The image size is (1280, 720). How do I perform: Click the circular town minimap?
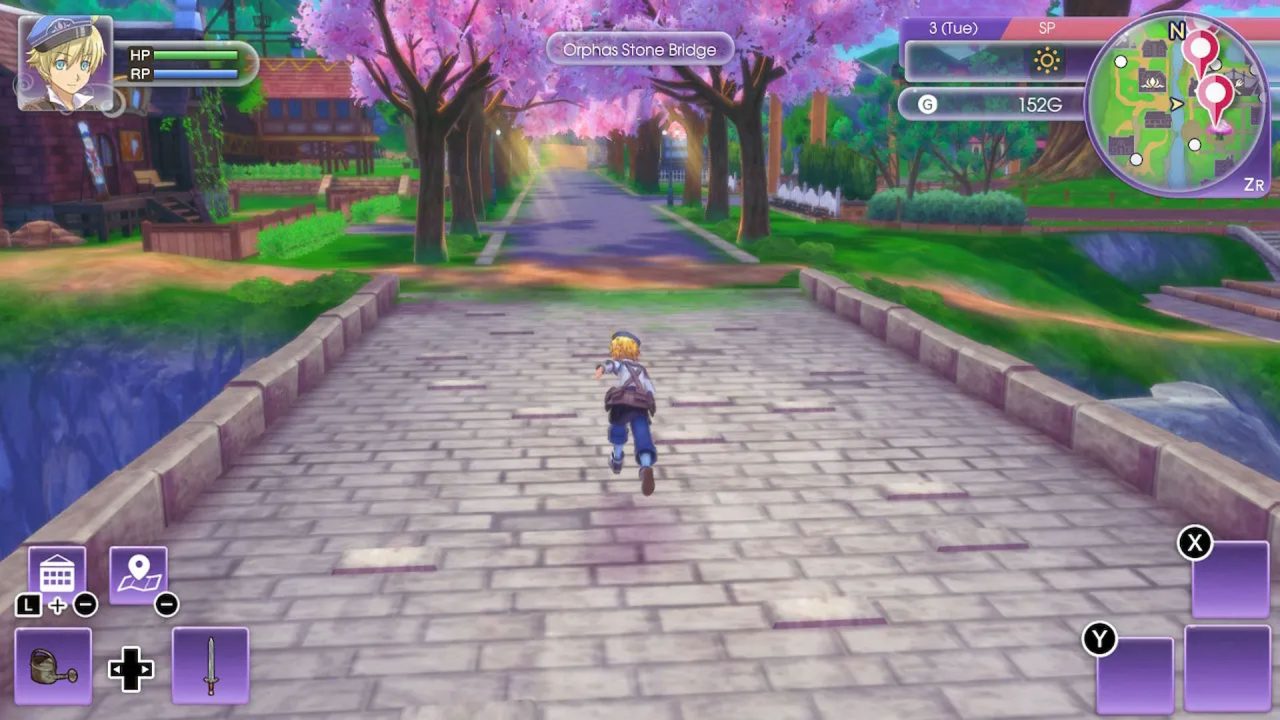click(x=1177, y=102)
